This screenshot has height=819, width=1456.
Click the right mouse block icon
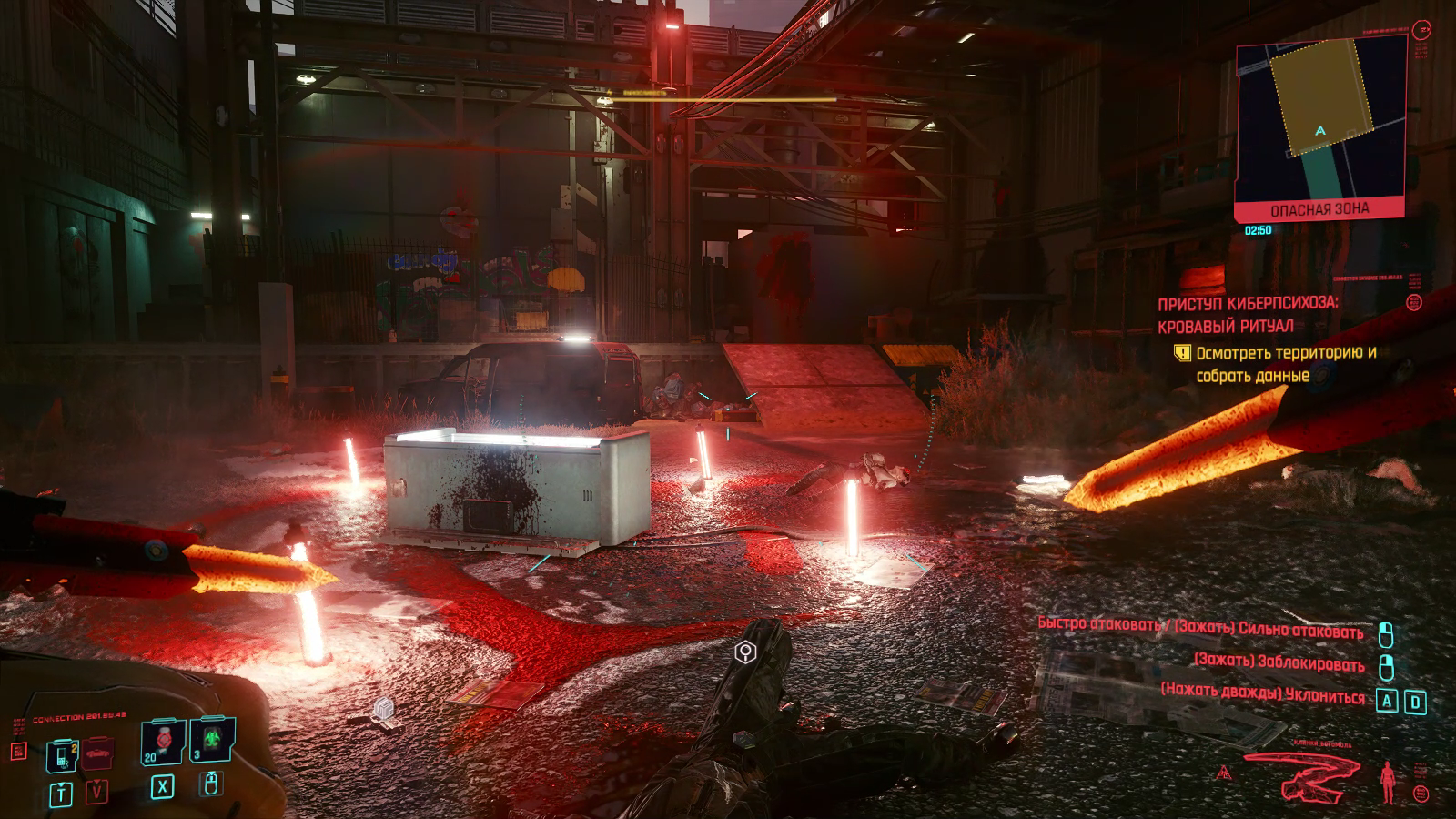(1387, 668)
